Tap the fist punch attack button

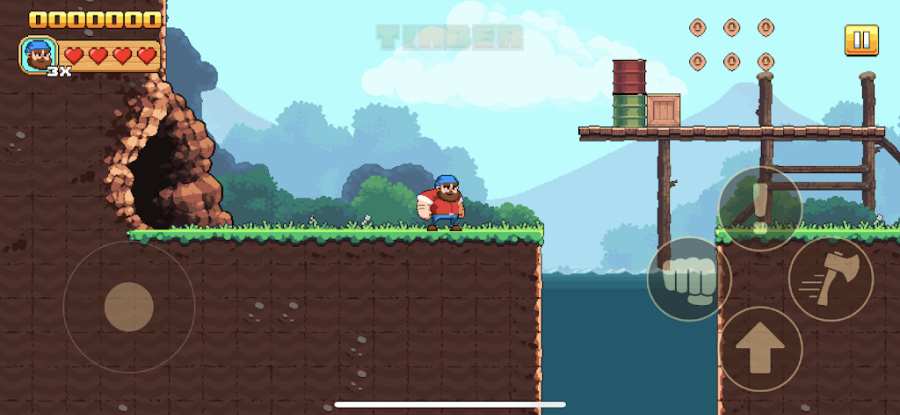[x=689, y=279]
